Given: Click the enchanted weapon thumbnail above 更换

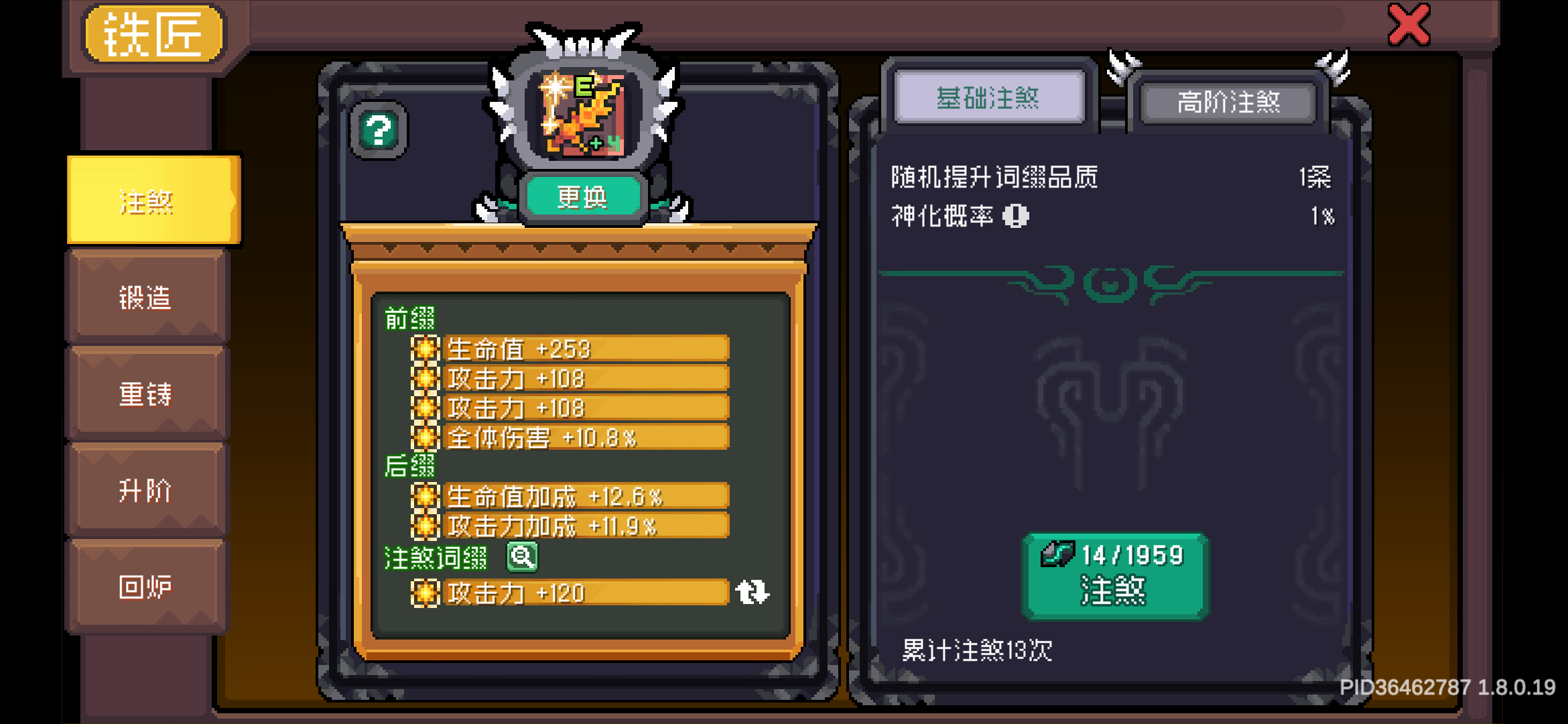Looking at the screenshot, I should coord(582,114).
